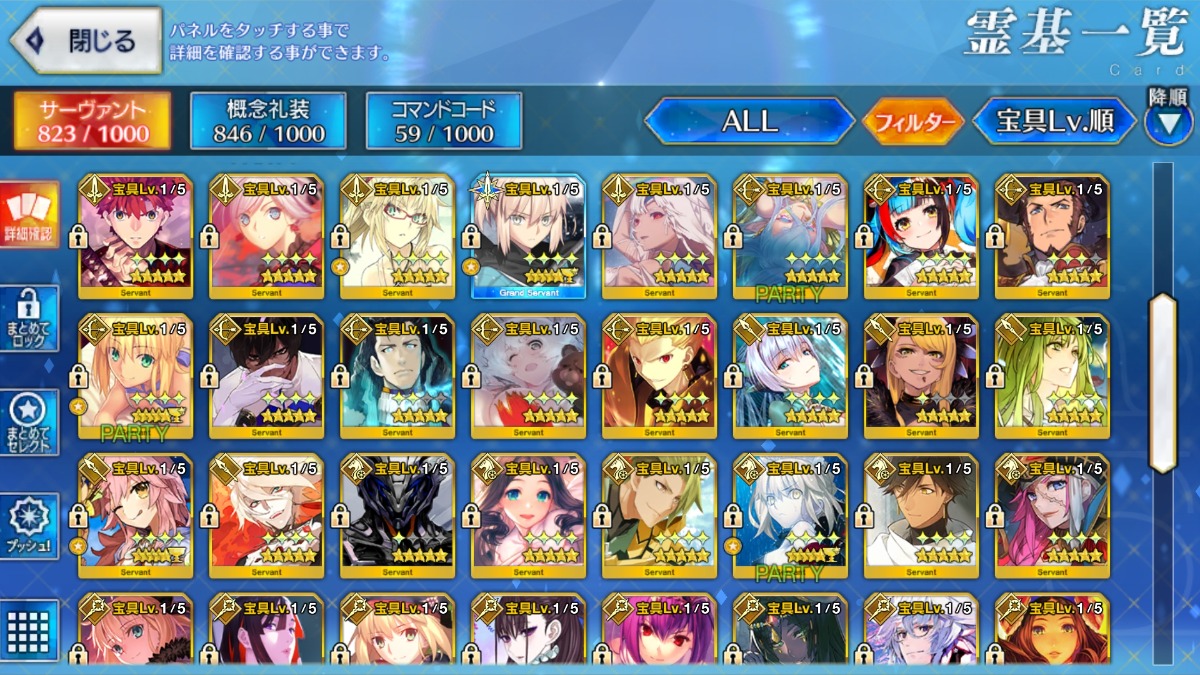Tap the プッシュ! button
This screenshot has width=1200, height=675.
click(x=29, y=526)
